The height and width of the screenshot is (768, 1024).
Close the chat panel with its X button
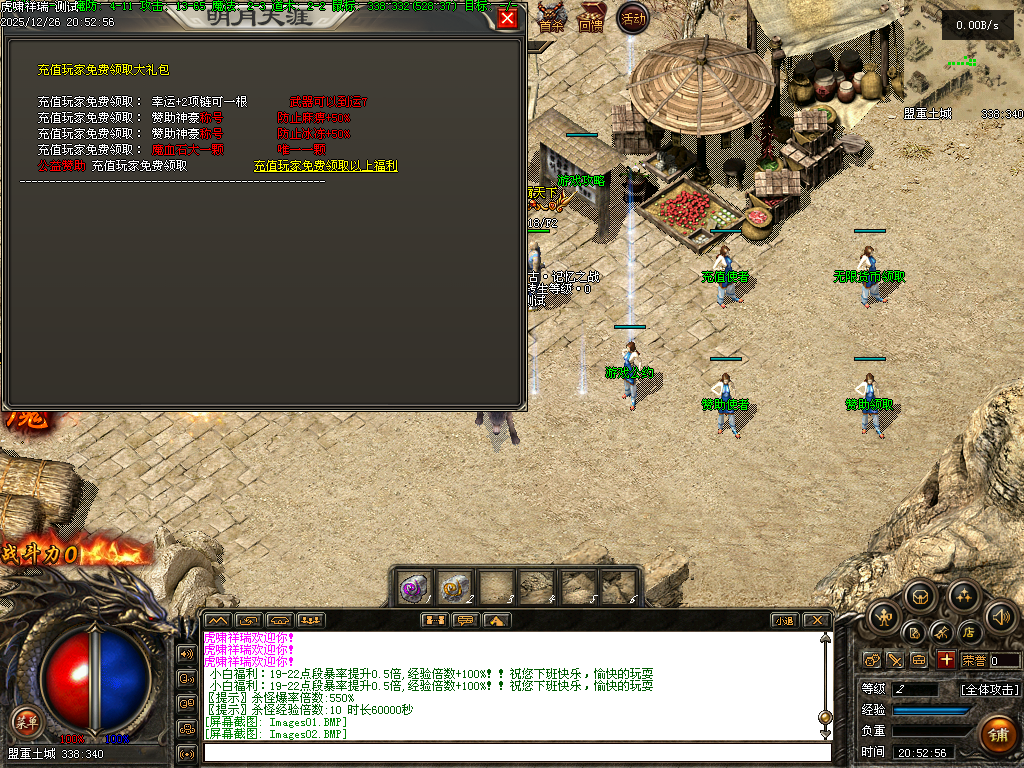pyautogui.click(x=816, y=620)
